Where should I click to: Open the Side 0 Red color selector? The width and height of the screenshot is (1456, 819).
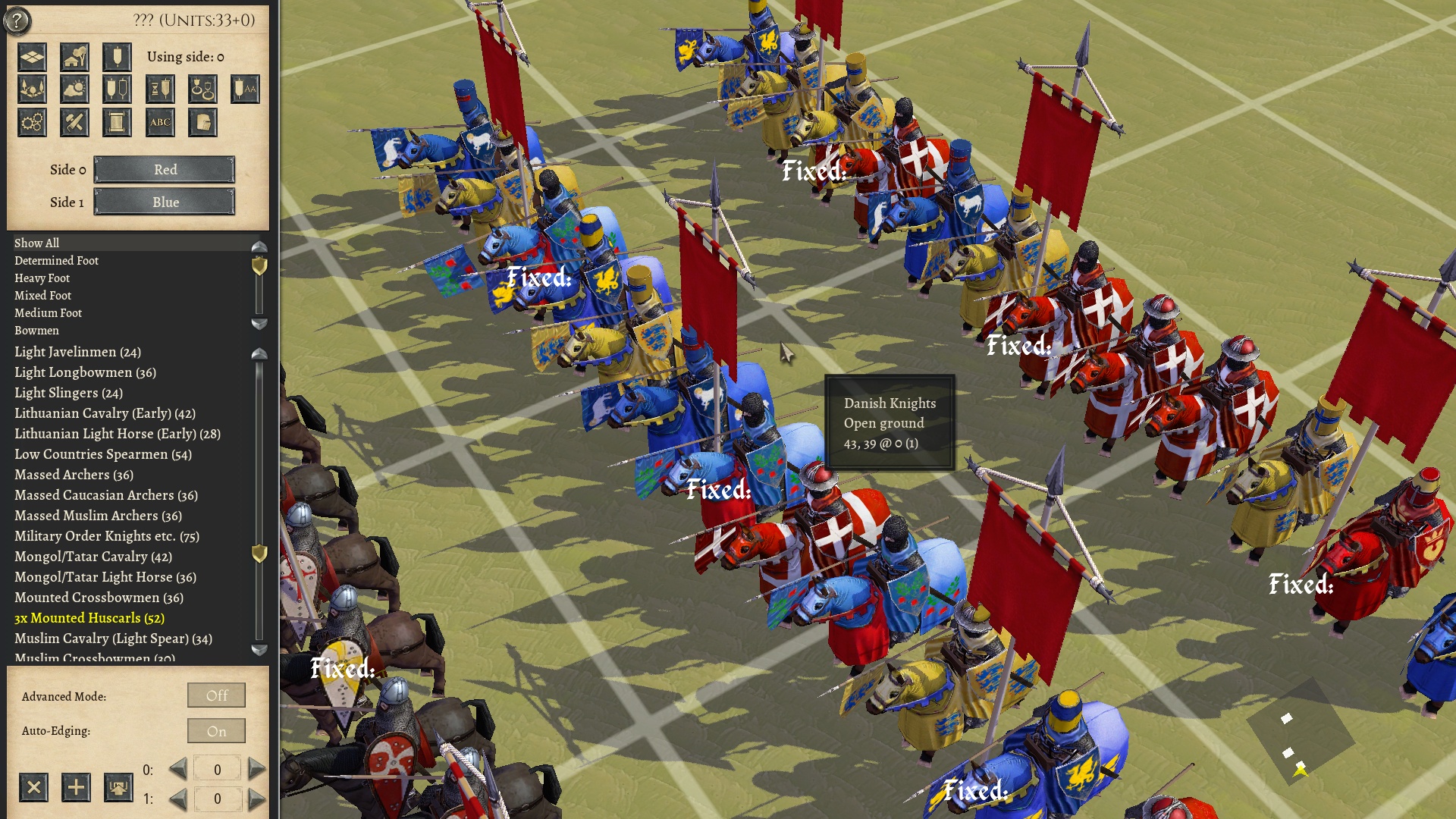[x=164, y=170]
